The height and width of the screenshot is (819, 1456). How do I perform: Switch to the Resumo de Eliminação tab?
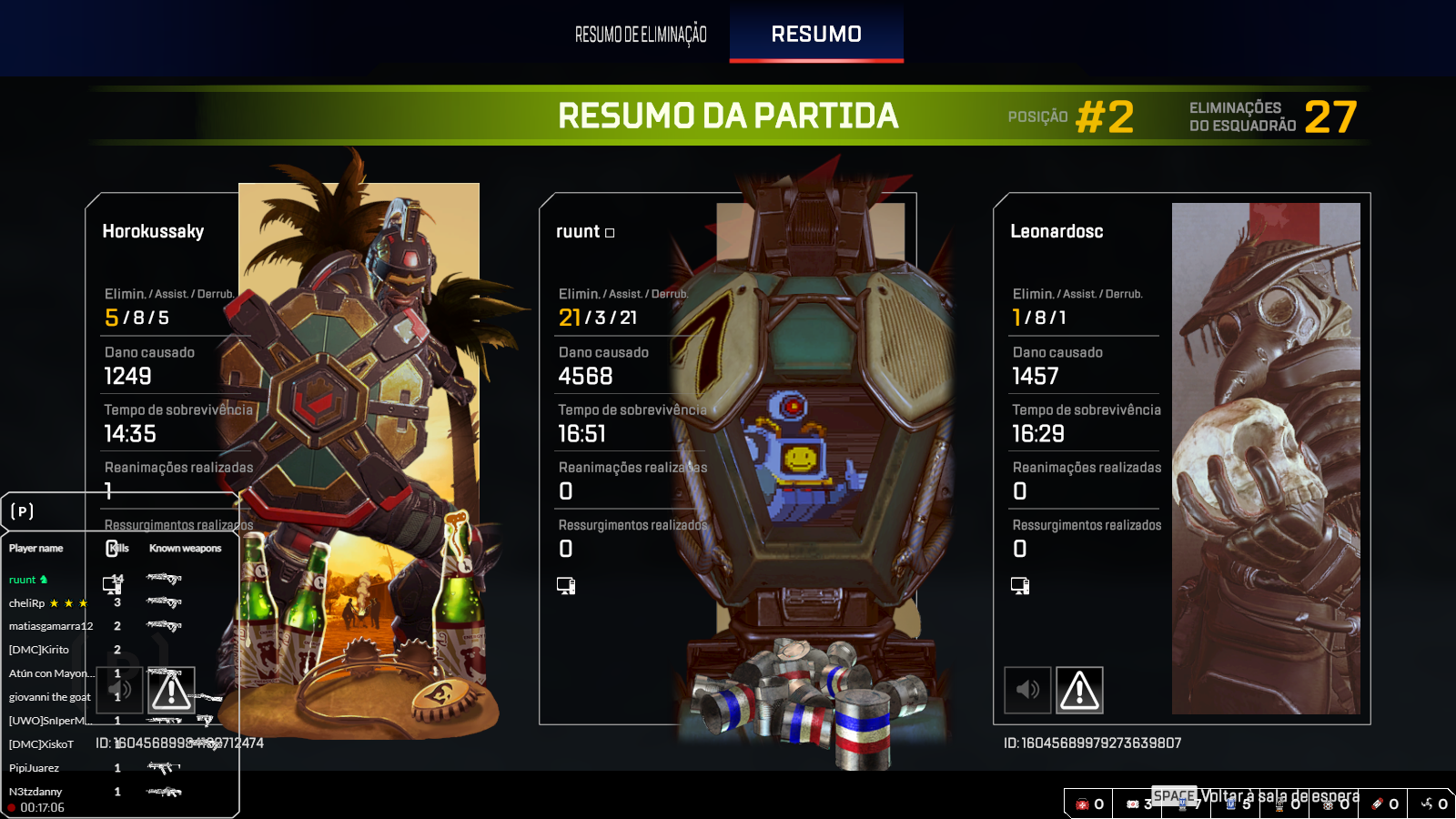(641, 35)
